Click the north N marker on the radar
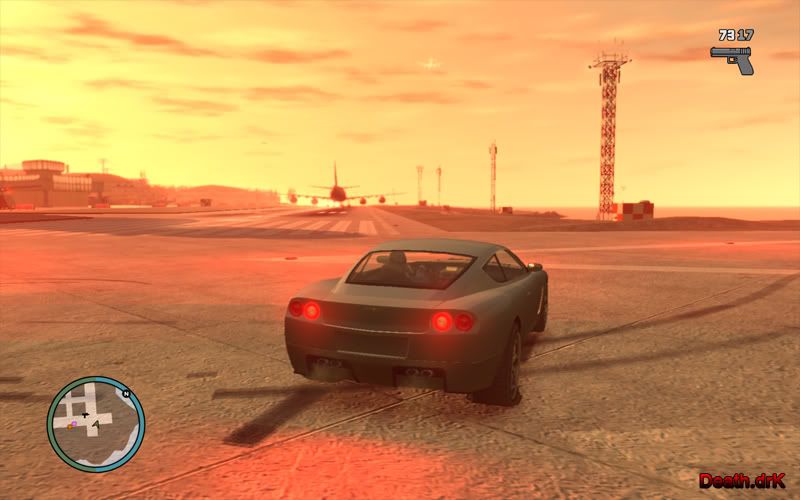Image resolution: width=800 pixels, height=500 pixels. (126, 394)
